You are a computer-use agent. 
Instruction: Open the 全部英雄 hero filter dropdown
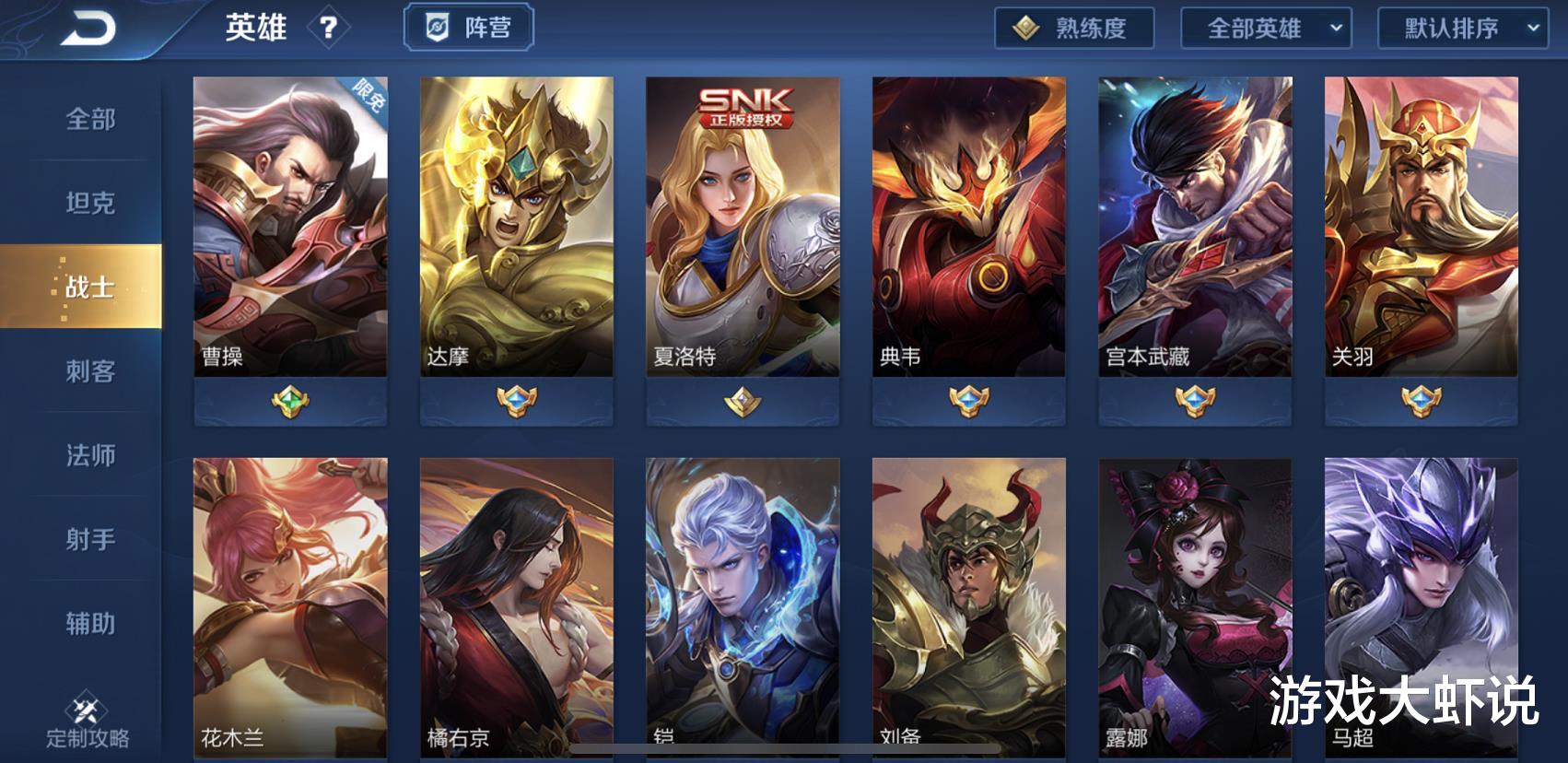tap(1262, 28)
